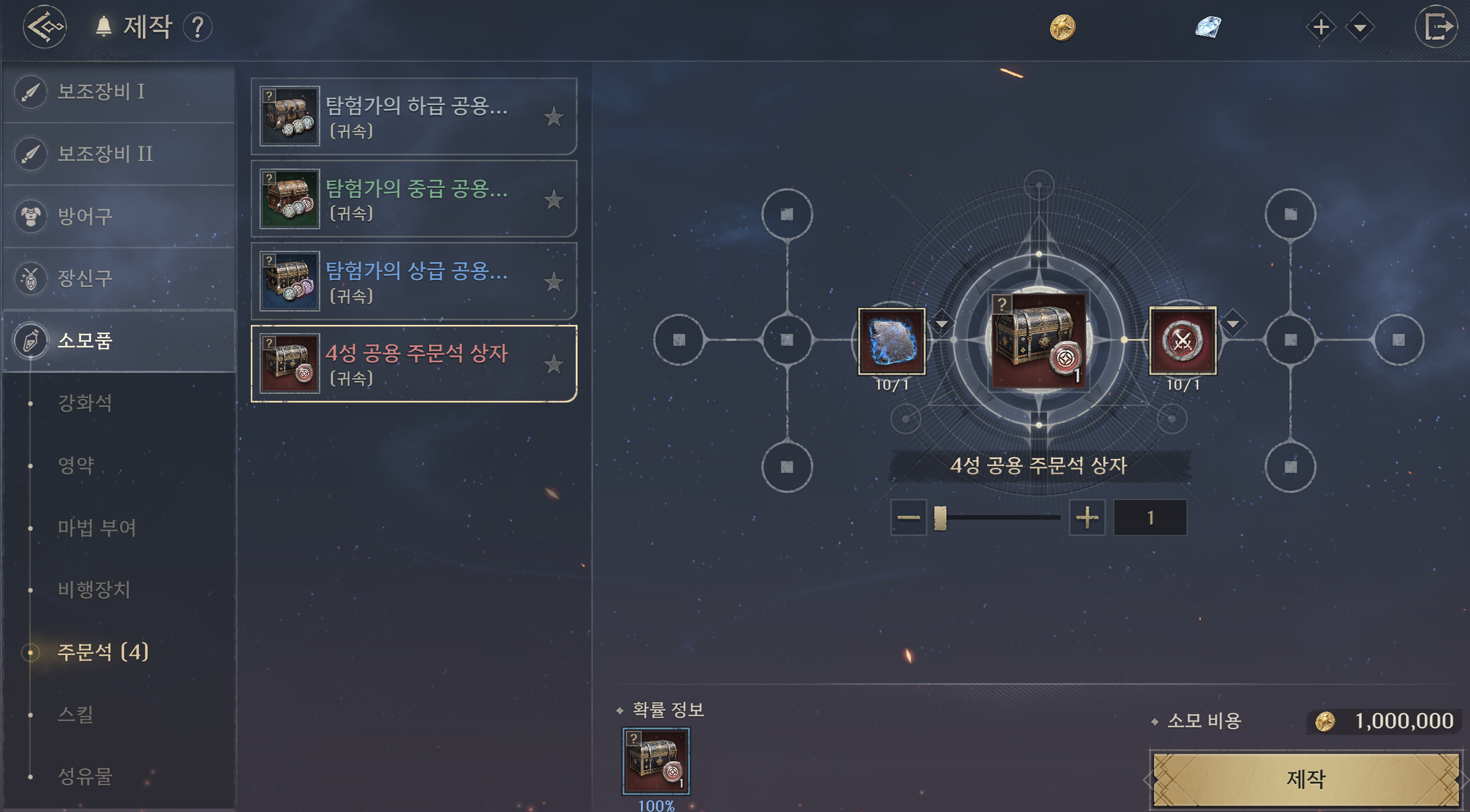Screen dimensions: 1470x812
Task: Go back using the arrow button
Action: 44,27
